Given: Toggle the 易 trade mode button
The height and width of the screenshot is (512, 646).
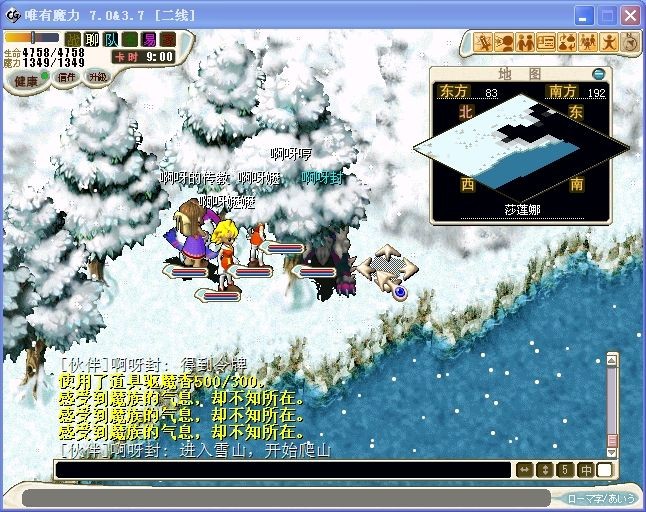Looking at the screenshot, I should pos(148,39).
